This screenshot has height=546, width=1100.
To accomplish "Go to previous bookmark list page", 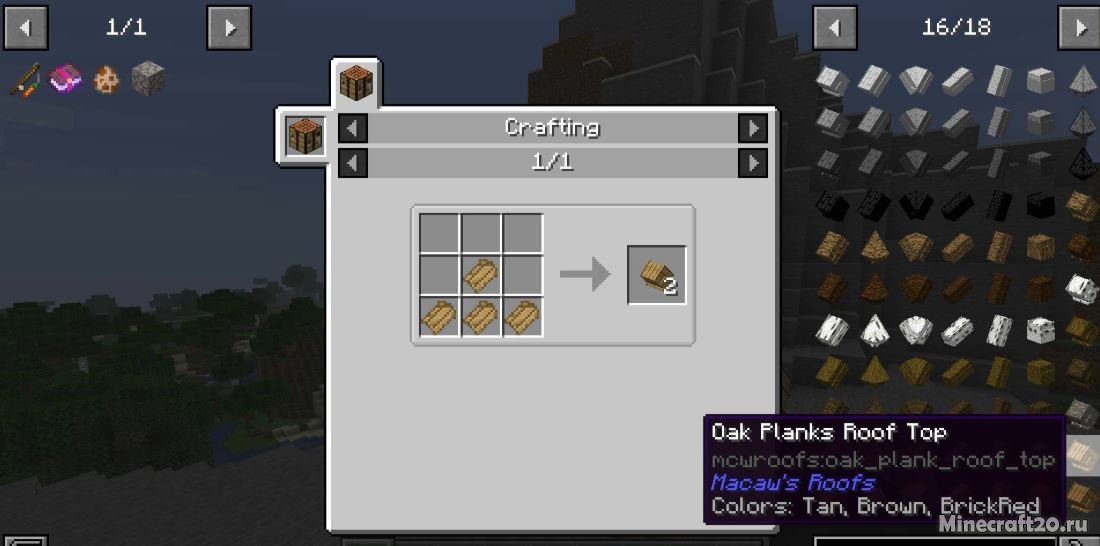I will (26, 28).
